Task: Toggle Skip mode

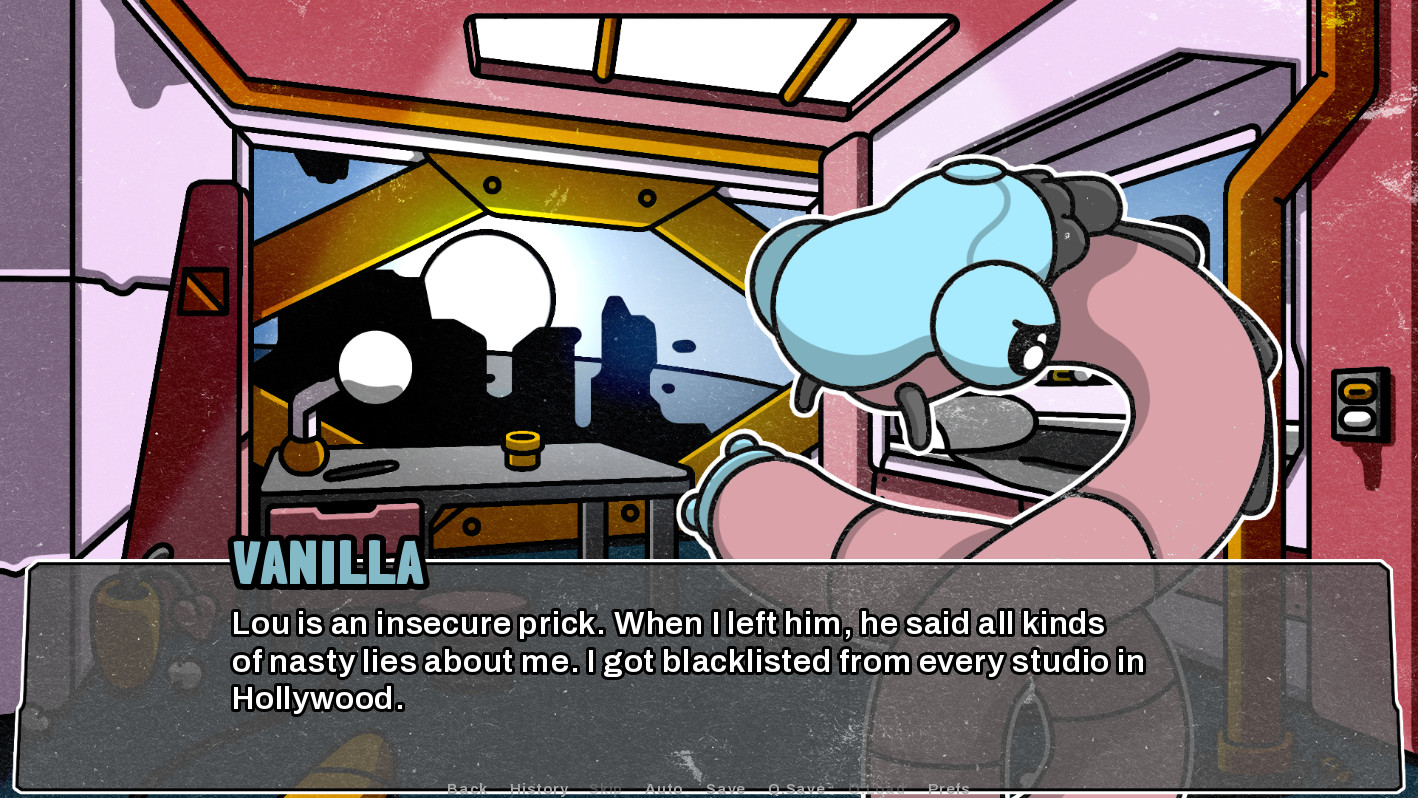Action: point(606,788)
